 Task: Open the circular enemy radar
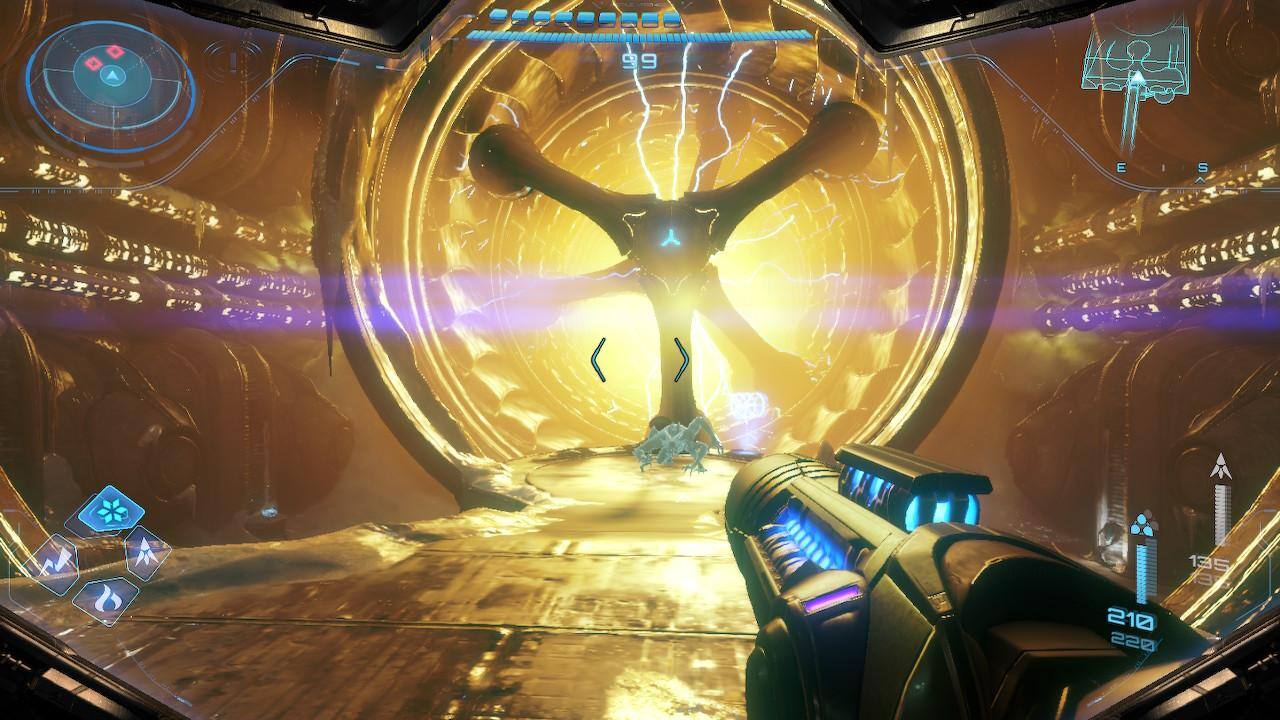(111, 75)
